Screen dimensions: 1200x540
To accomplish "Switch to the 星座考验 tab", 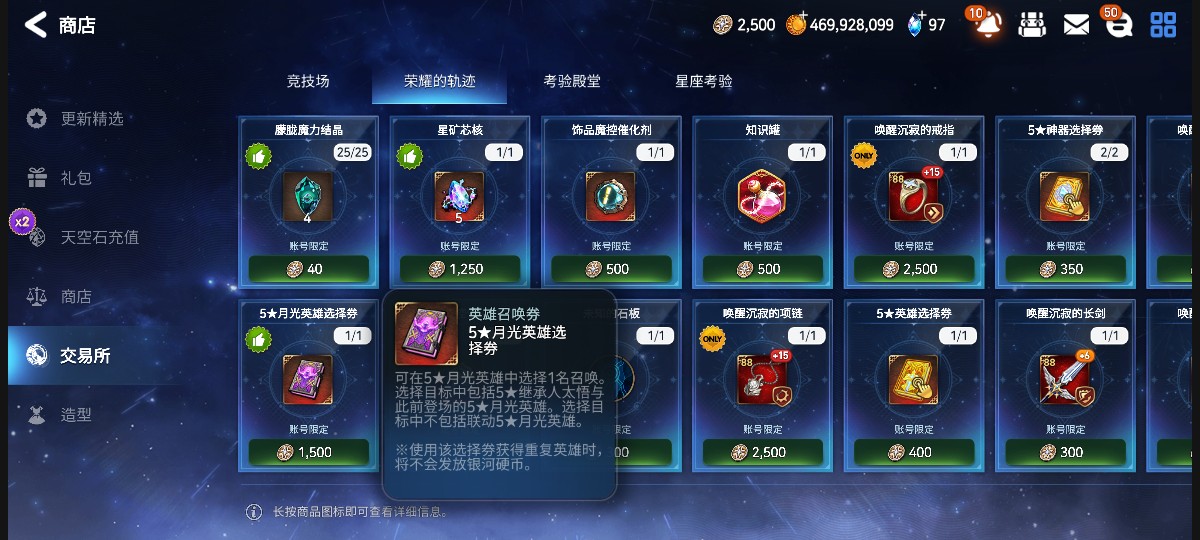I will click(x=704, y=81).
